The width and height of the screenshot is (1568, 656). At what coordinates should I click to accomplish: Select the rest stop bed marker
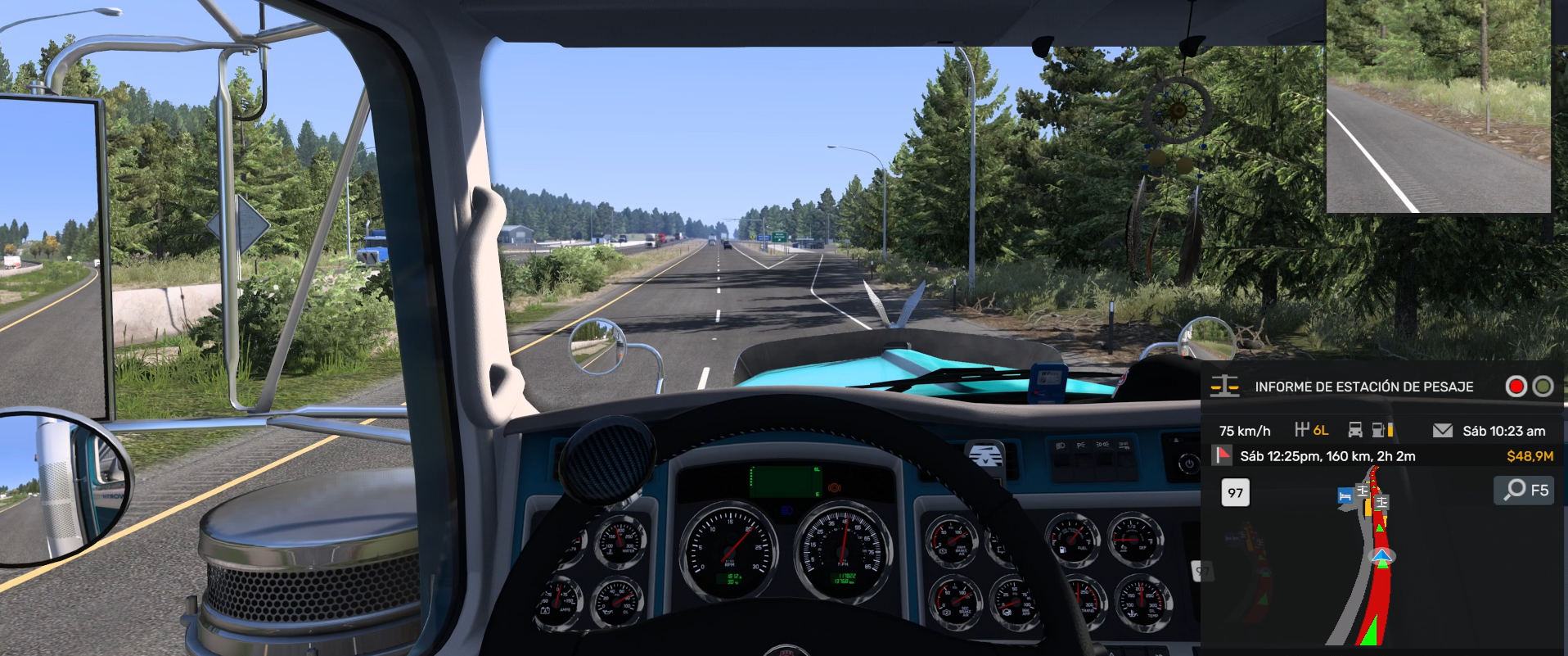[x=1345, y=496]
